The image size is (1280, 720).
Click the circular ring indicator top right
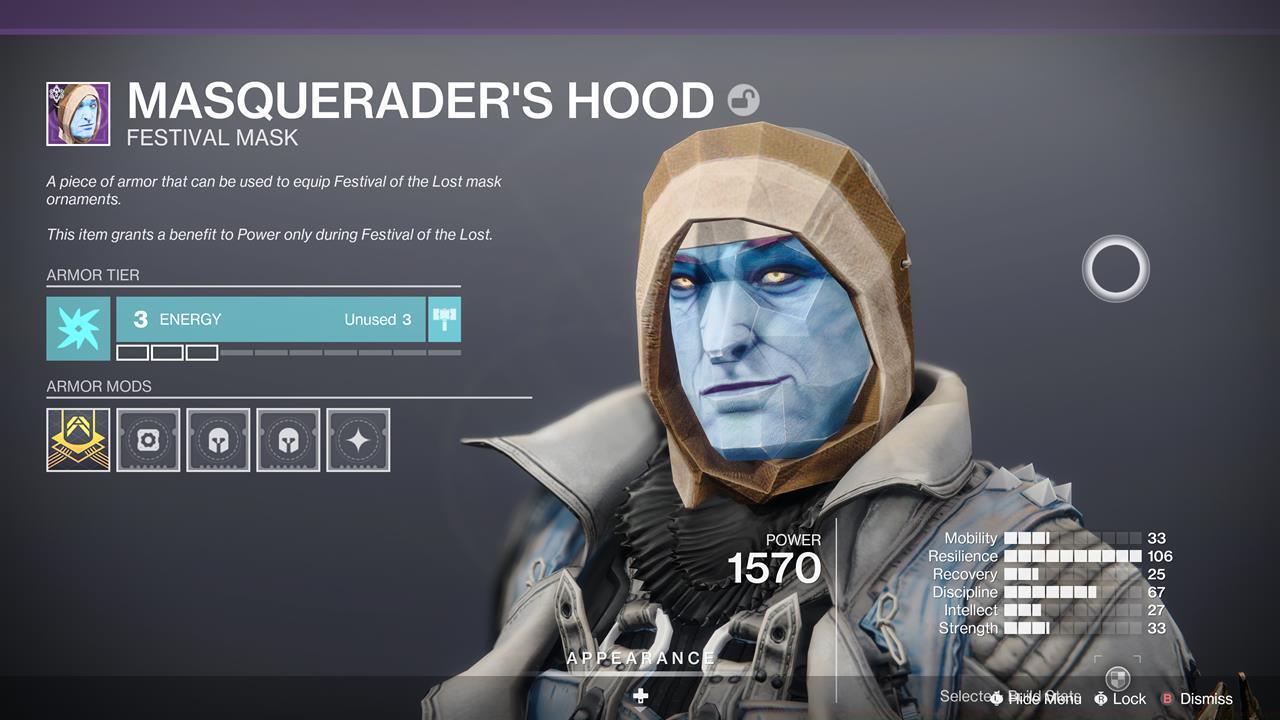(1116, 268)
